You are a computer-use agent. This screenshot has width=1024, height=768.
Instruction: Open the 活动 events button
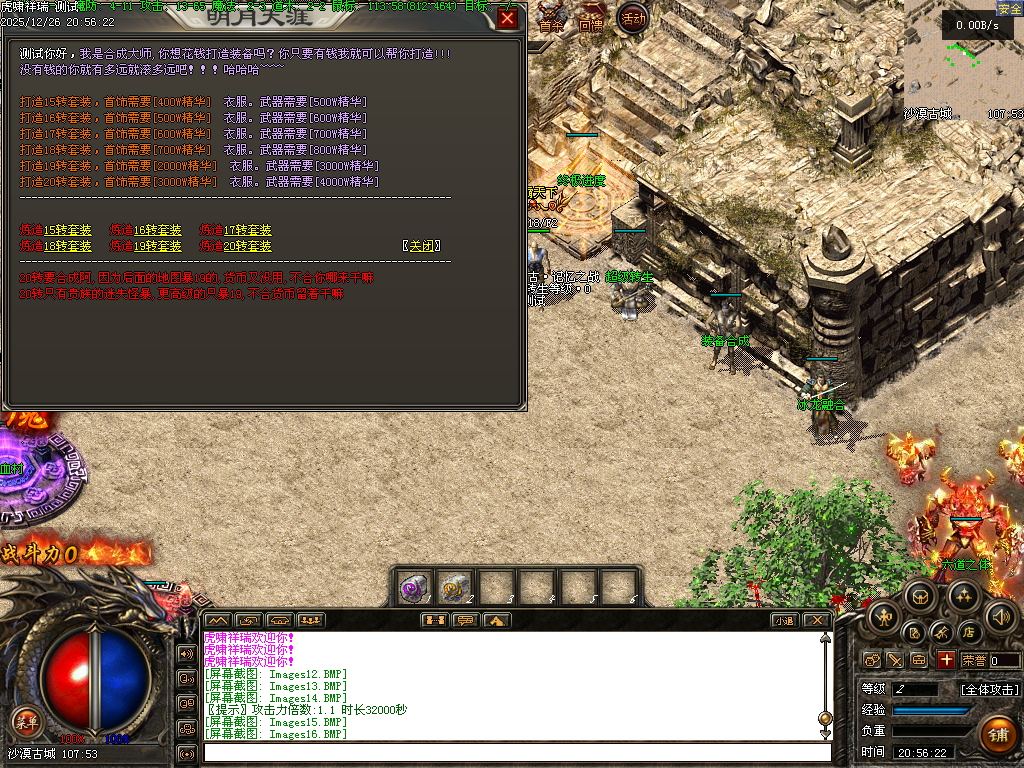[632, 18]
